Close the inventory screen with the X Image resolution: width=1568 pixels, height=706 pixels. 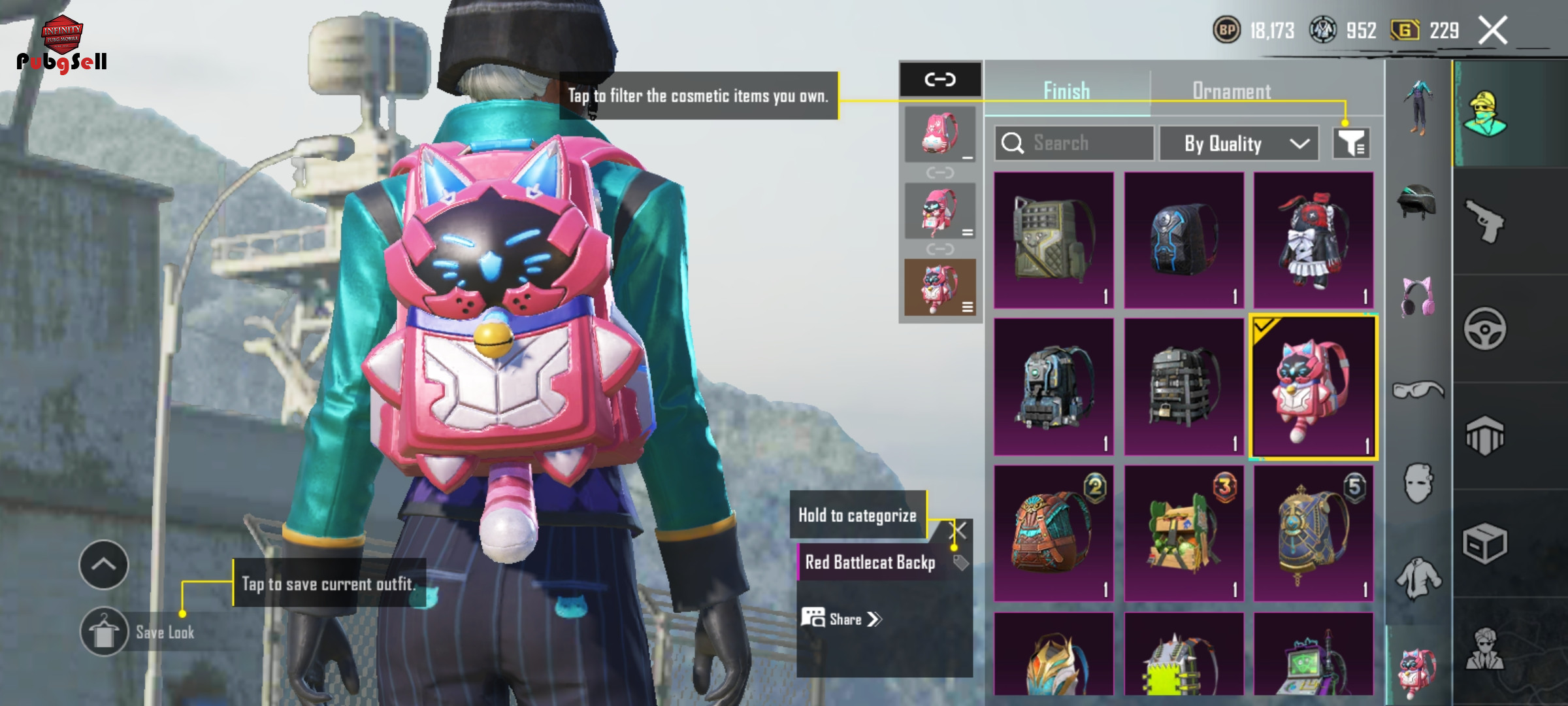click(x=1493, y=30)
